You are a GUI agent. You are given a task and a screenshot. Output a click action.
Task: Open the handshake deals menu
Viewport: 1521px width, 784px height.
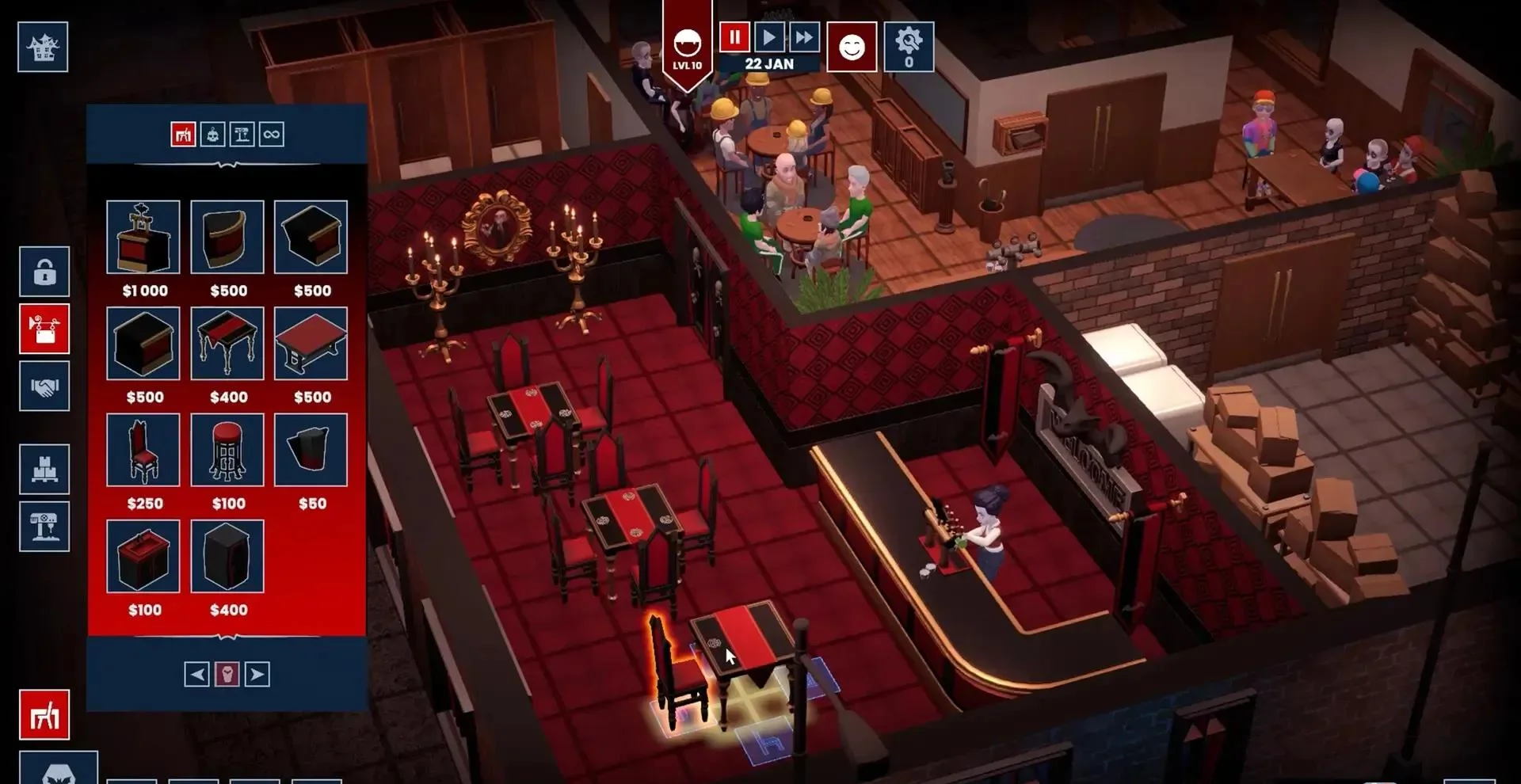[44, 386]
